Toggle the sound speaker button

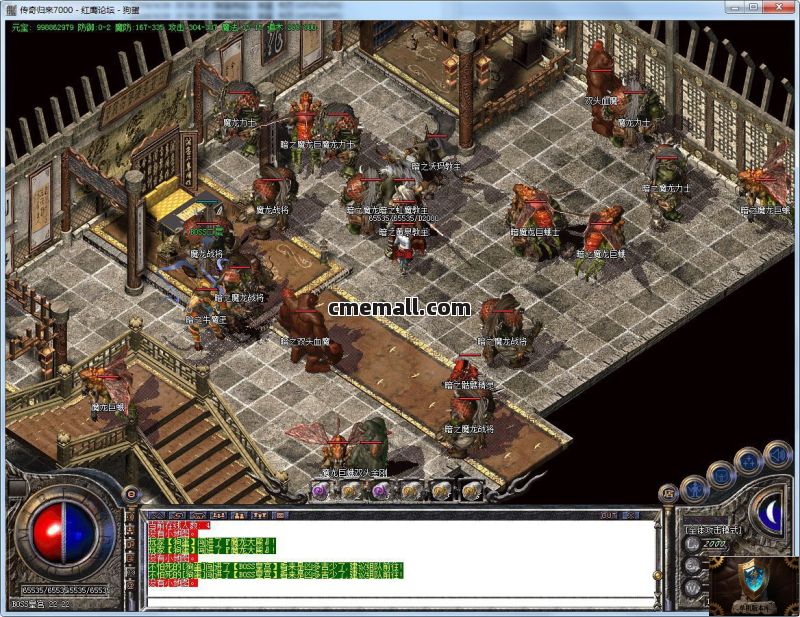pos(777,455)
